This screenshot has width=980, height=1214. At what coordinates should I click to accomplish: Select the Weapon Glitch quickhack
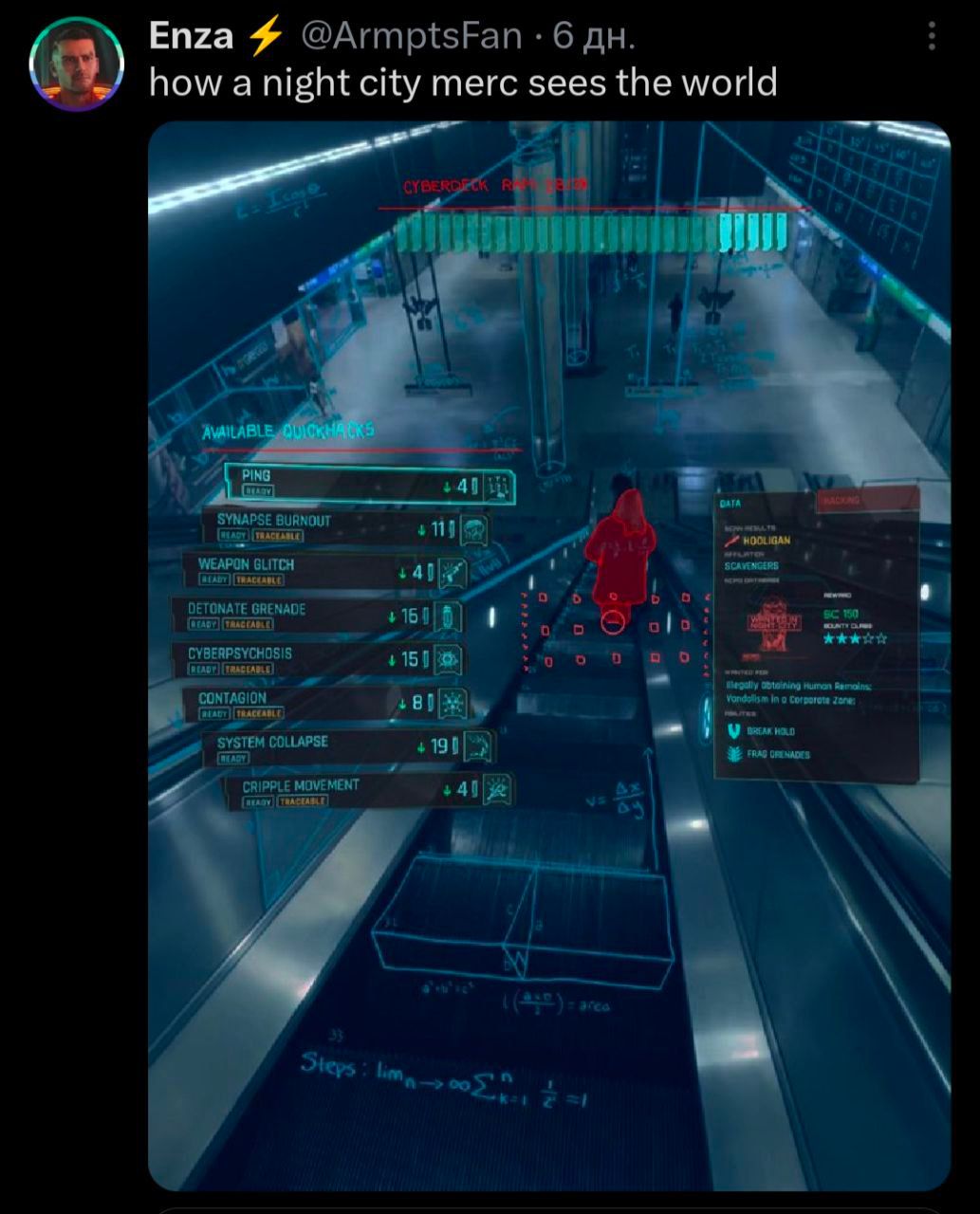pos(325,571)
